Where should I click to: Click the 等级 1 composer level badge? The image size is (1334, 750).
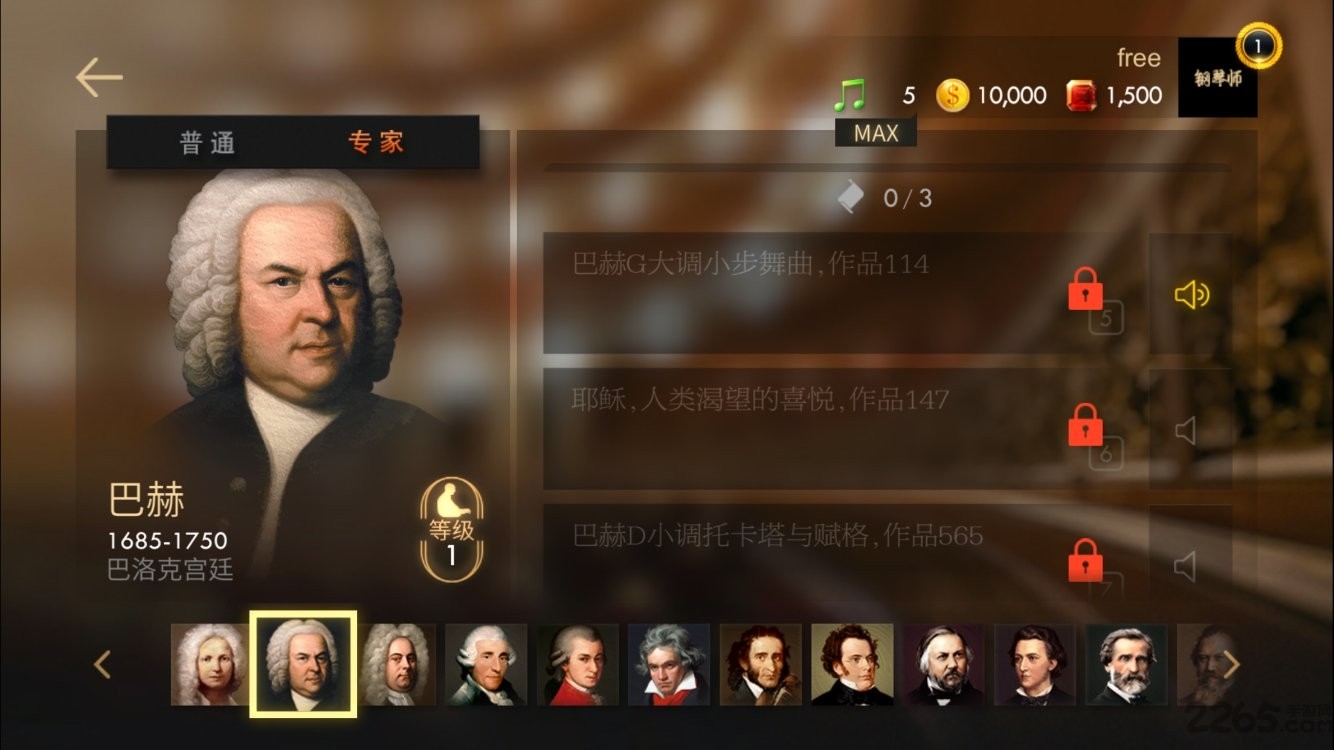(x=451, y=530)
